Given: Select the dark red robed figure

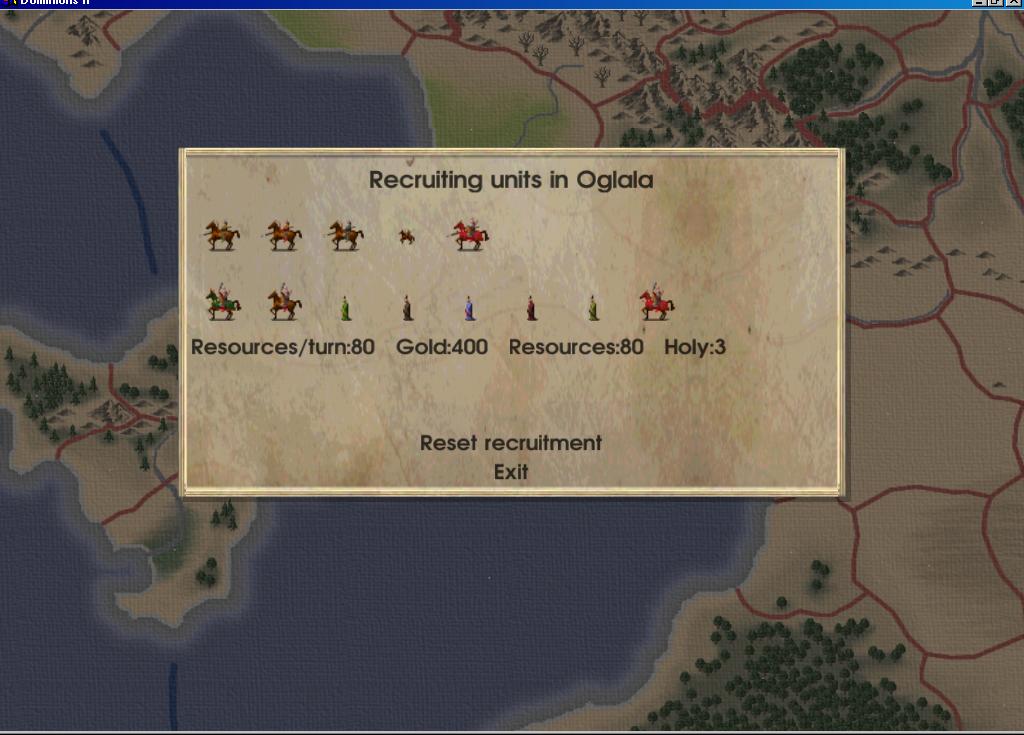Looking at the screenshot, I should pyautogui.click(x=531, y=307).
